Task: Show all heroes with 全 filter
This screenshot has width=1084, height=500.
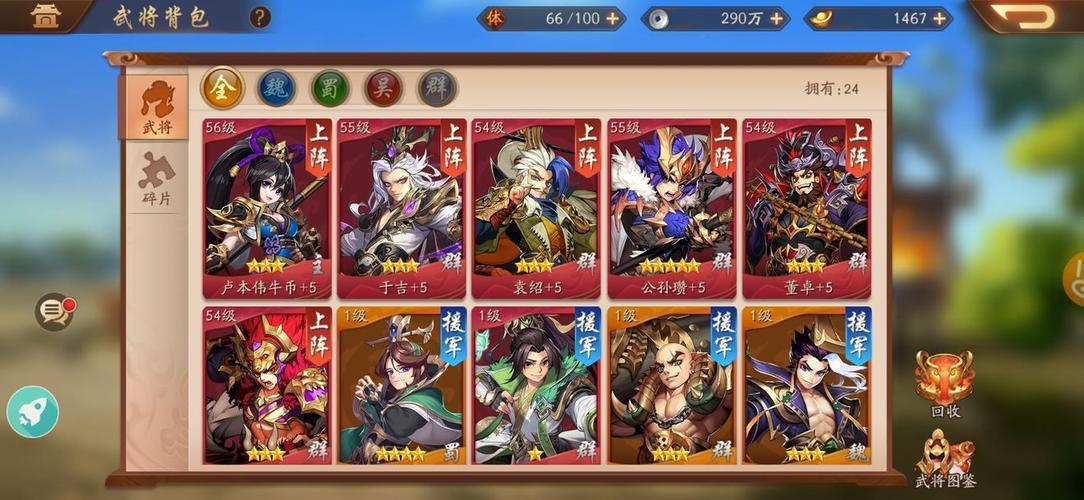Action: [223, 88]
